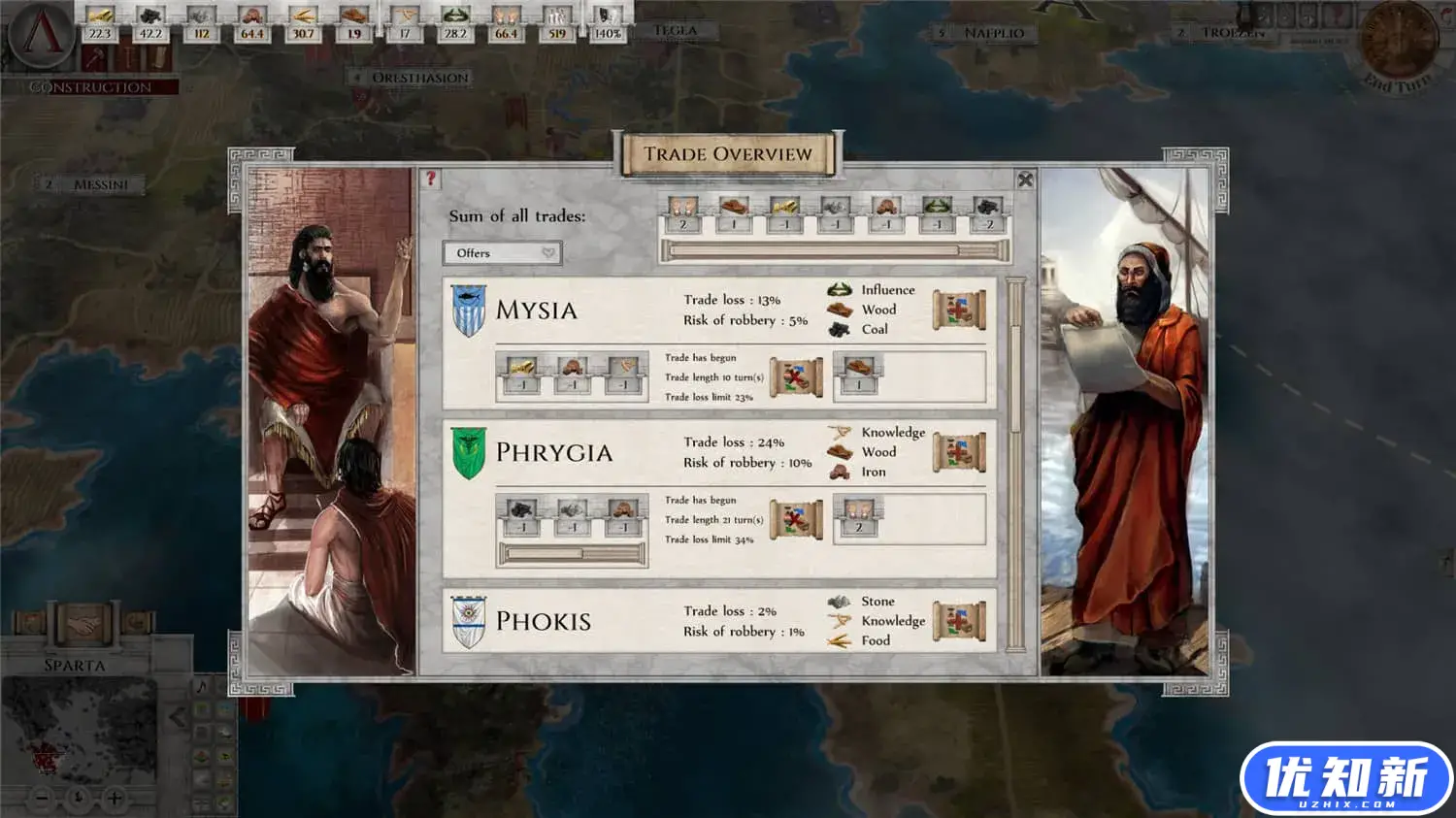
Task: Open new trade scroll for Phrygia
Action: 959,452
